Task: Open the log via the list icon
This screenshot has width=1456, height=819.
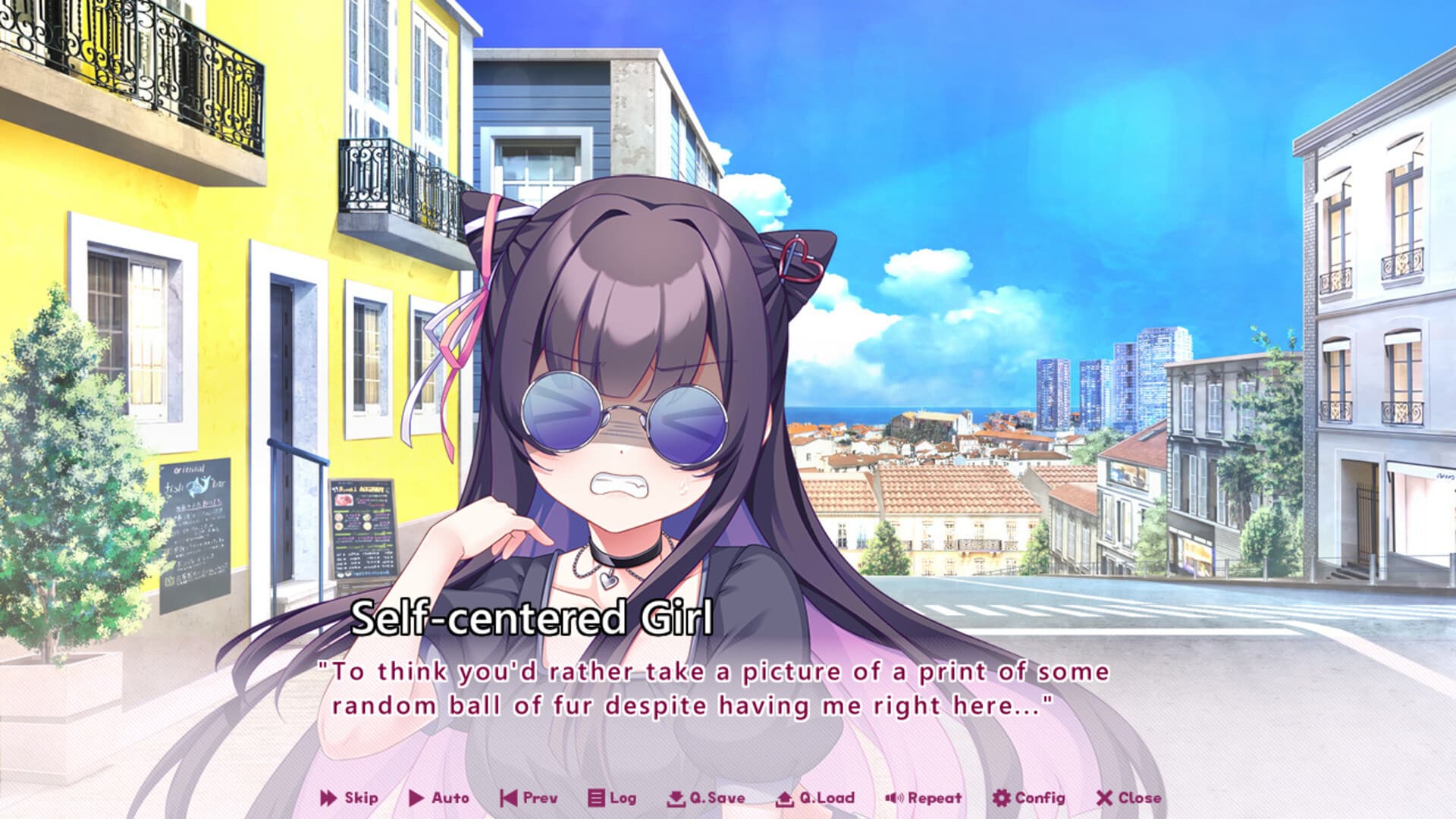Action: pos(595,798)
